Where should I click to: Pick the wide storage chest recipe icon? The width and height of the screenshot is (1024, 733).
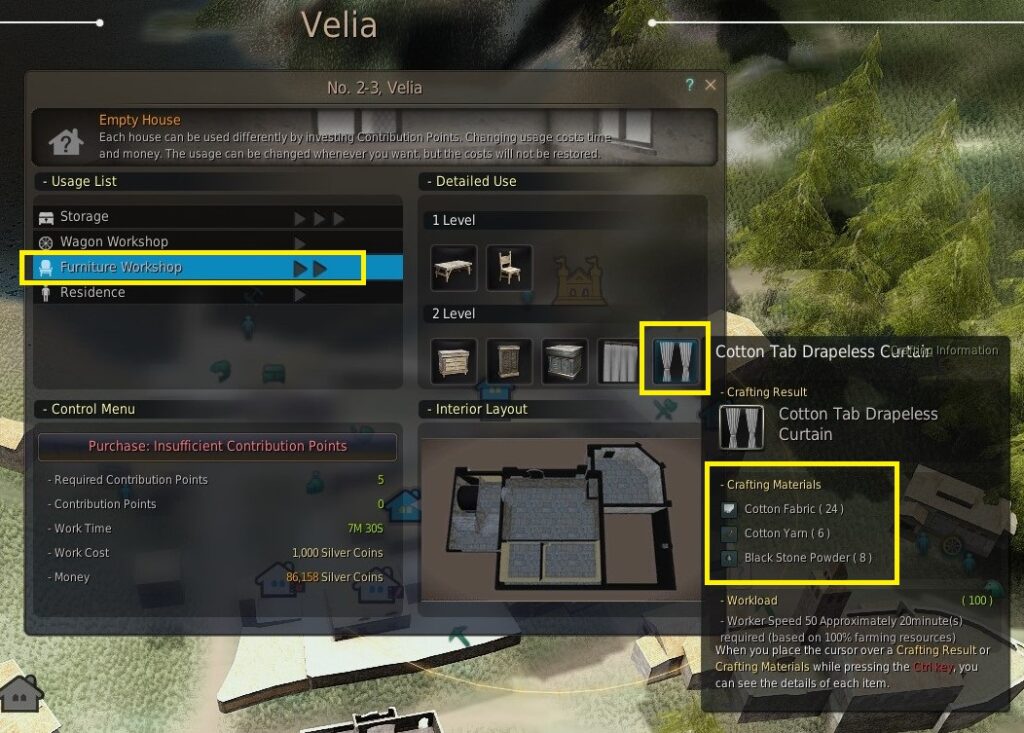pos(564,361)
